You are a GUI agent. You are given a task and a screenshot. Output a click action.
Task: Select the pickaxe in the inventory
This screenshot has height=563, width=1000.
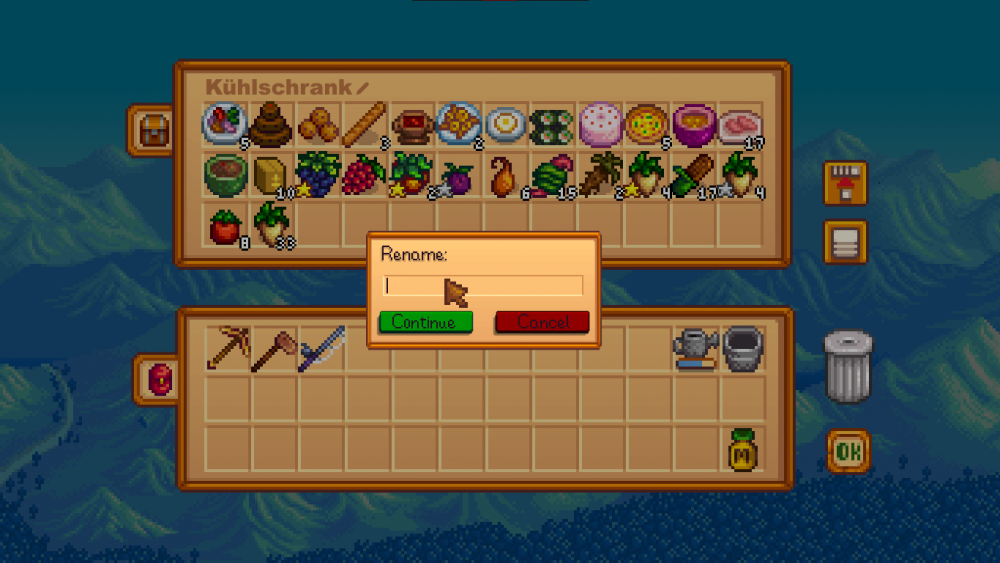(x=226, y=348)
